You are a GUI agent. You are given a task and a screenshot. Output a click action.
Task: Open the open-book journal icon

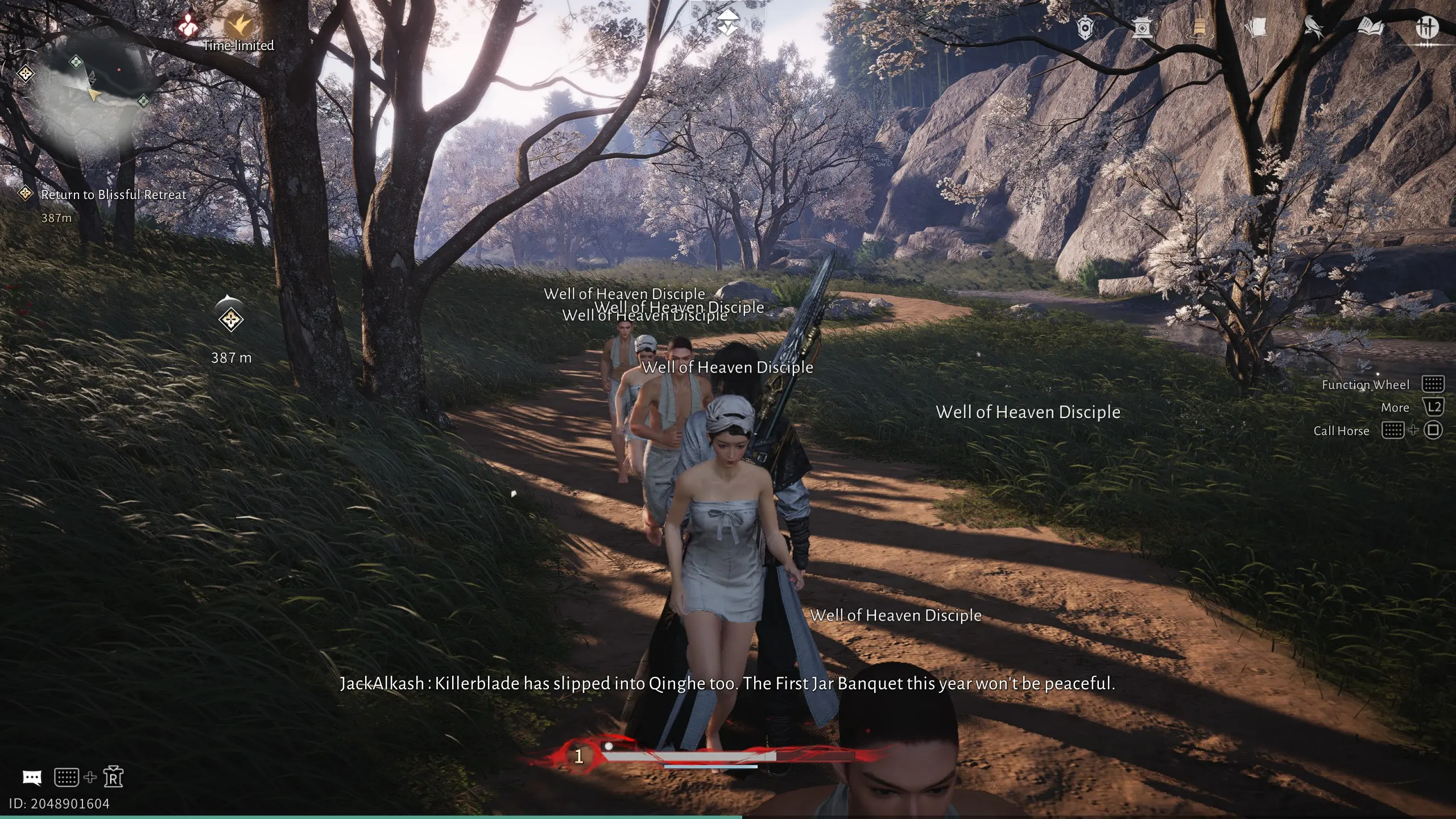[1370, 27]
